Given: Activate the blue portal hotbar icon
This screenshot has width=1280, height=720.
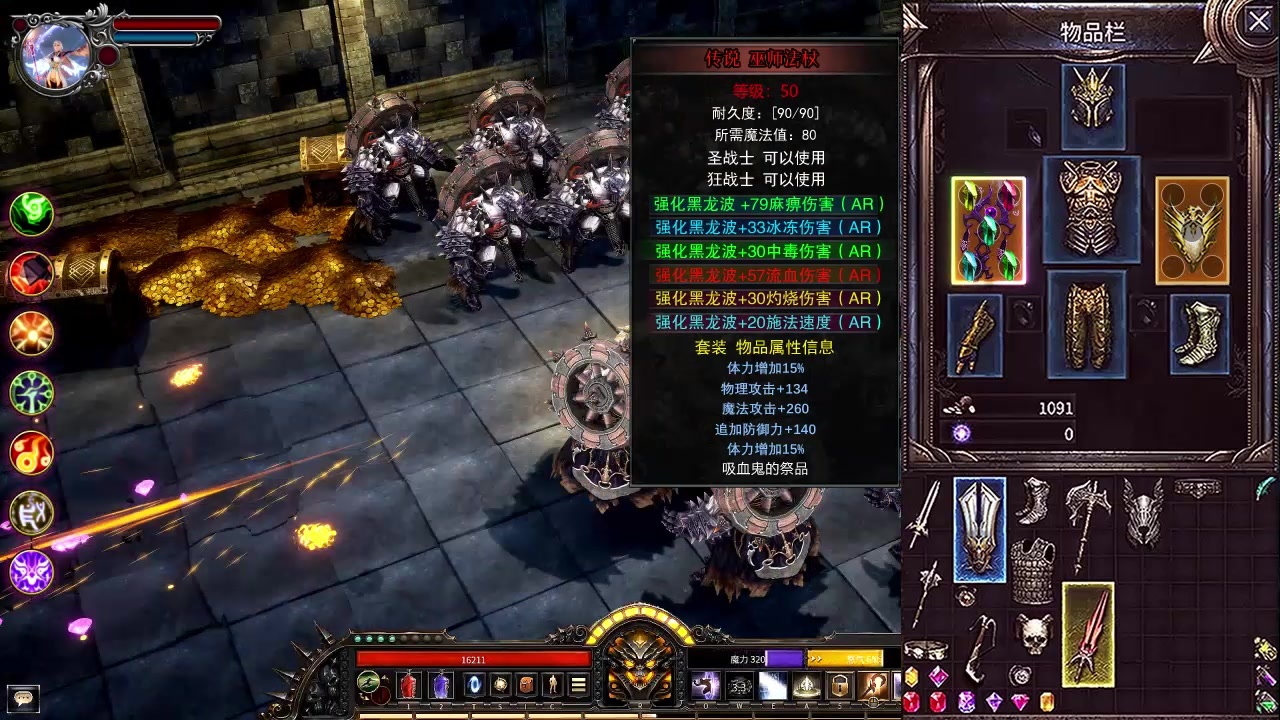Looking at the screenshot, I should tap(475, 685).
